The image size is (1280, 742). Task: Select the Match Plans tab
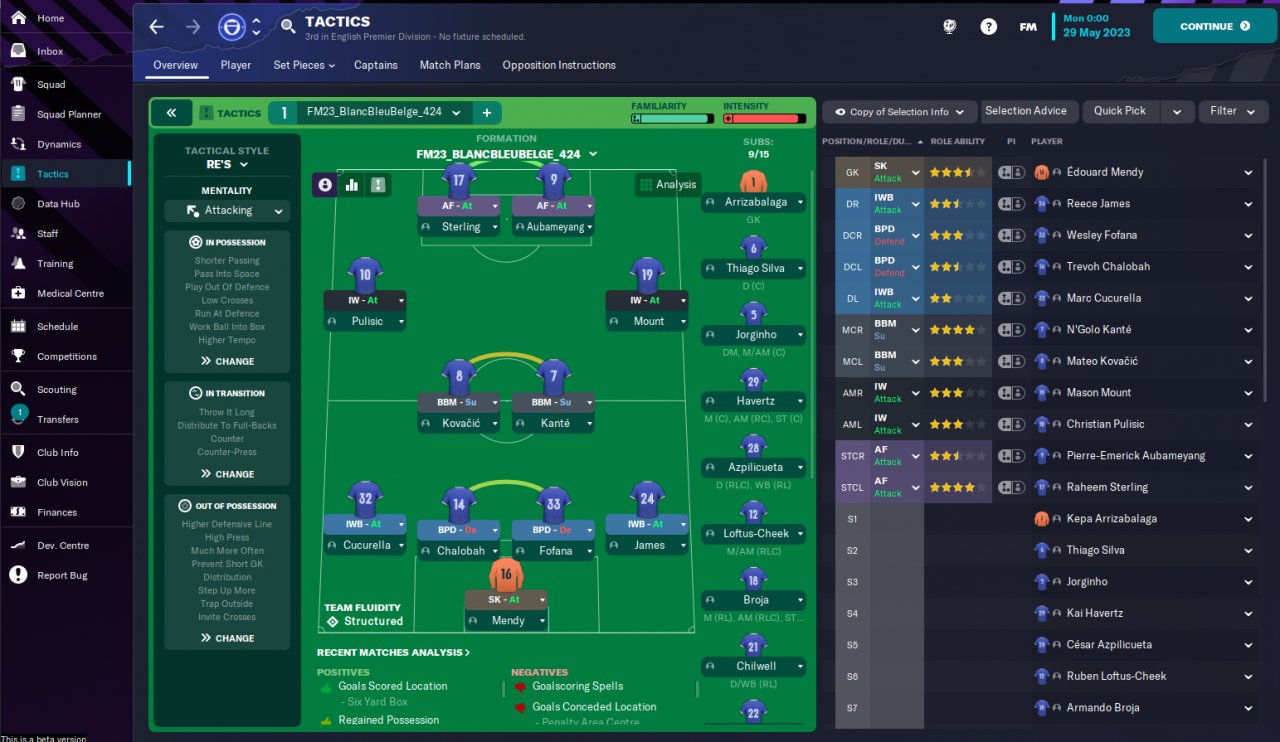tap(449, 65)
